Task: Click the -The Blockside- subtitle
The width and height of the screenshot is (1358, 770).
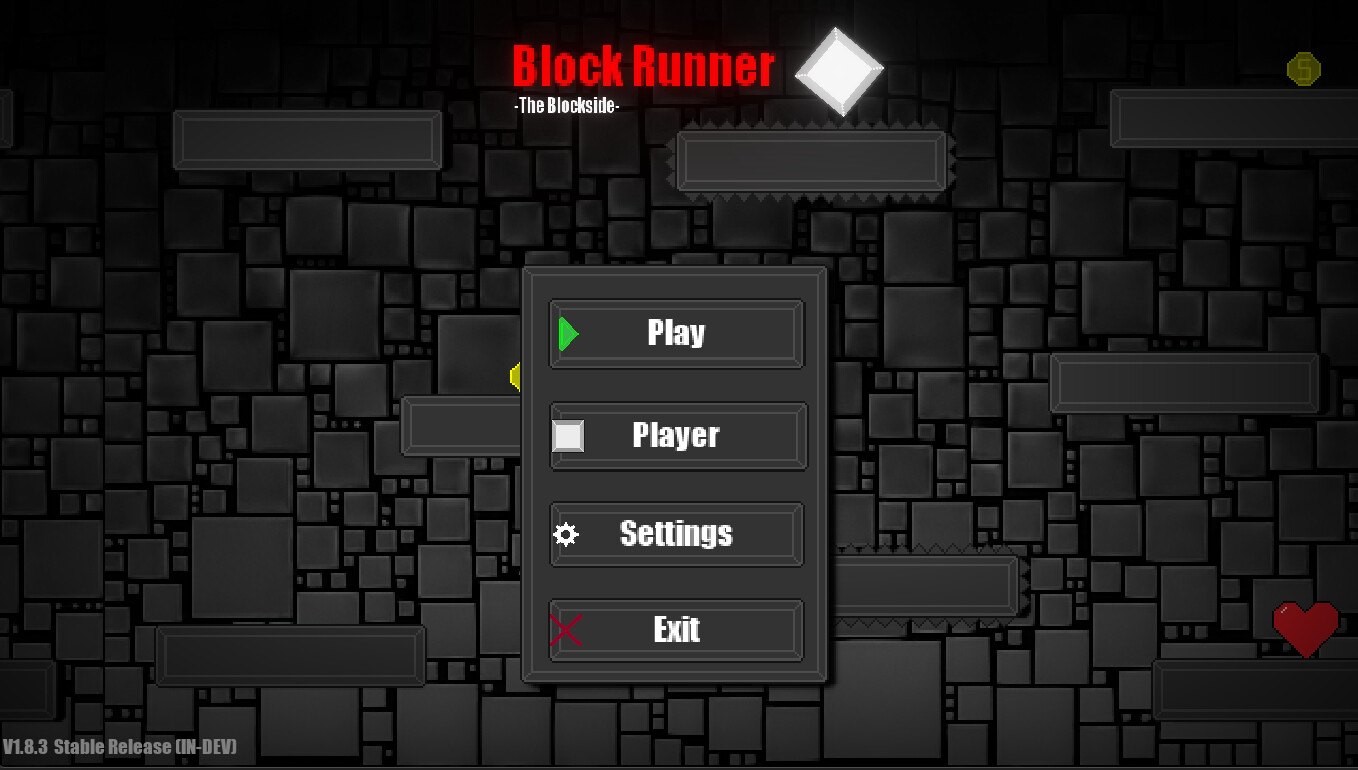Action: 567,105
